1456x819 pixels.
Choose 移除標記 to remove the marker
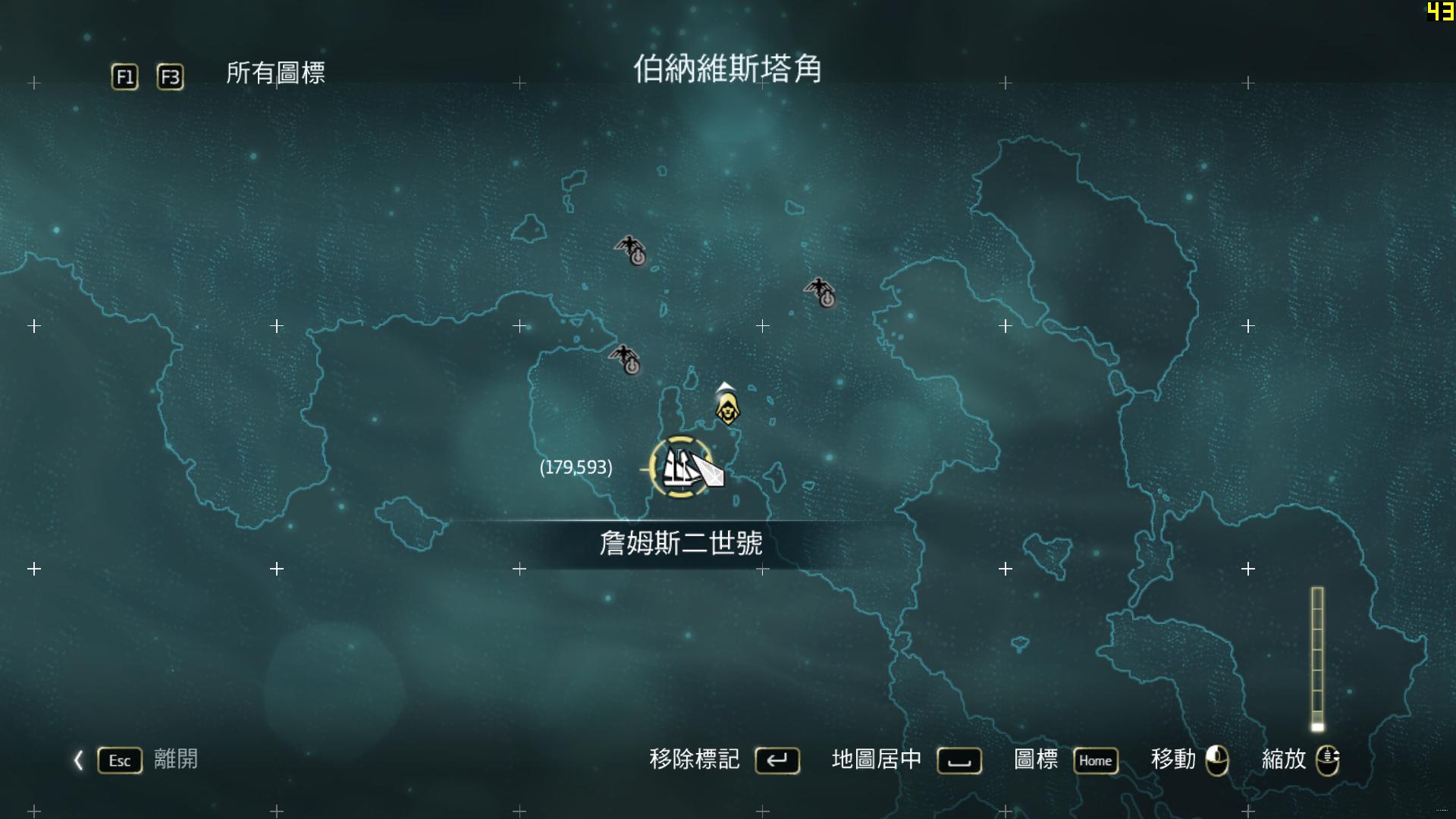click(694, 759)
